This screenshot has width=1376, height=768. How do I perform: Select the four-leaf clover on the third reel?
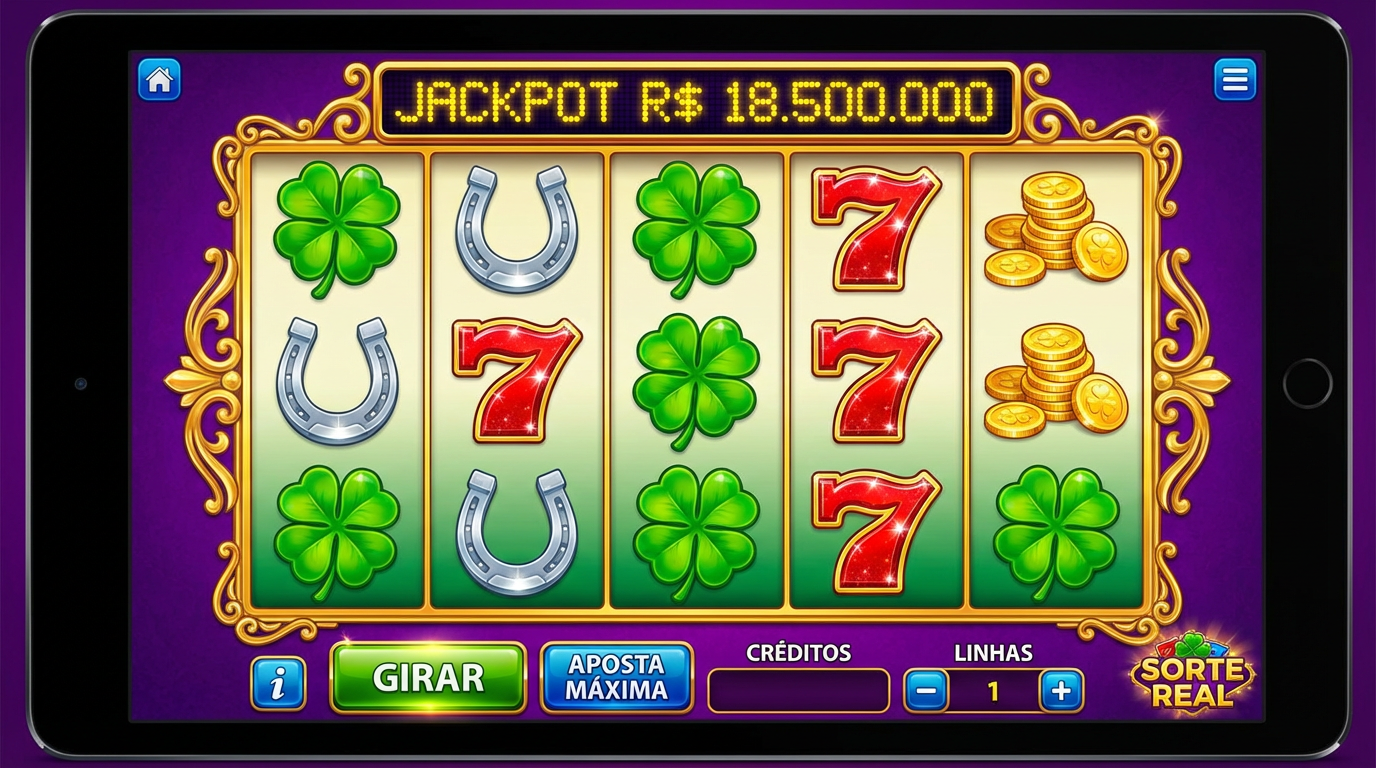(x=698, y=380)
